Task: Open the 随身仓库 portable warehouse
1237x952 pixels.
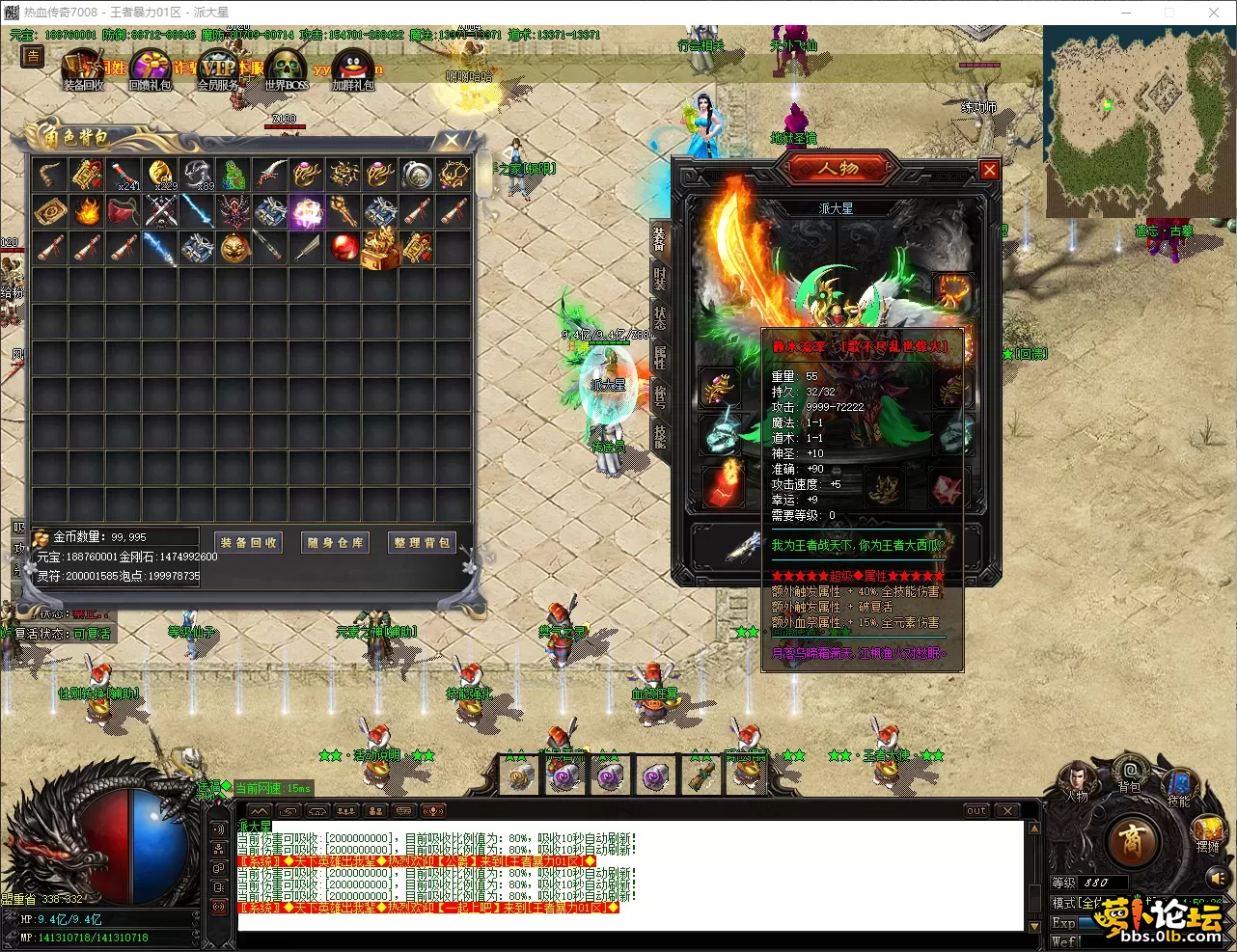Action: click(x=336, y=542)
